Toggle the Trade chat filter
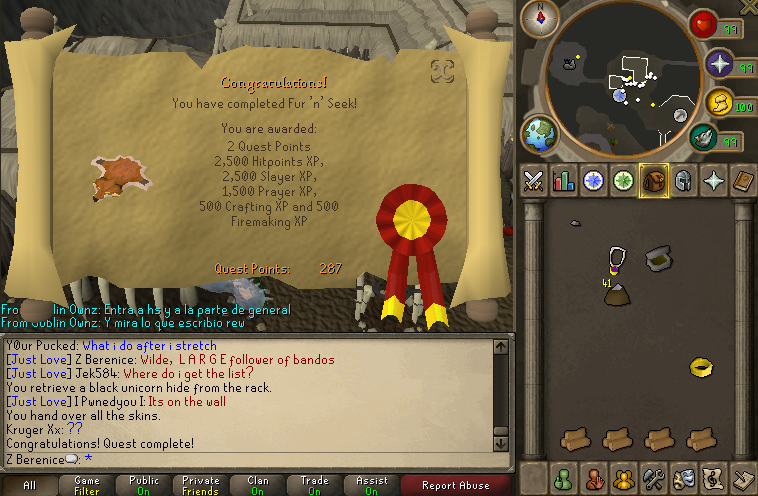Image resolution: width=758 pixels, height=496 pixels. (x=314, y=485)
